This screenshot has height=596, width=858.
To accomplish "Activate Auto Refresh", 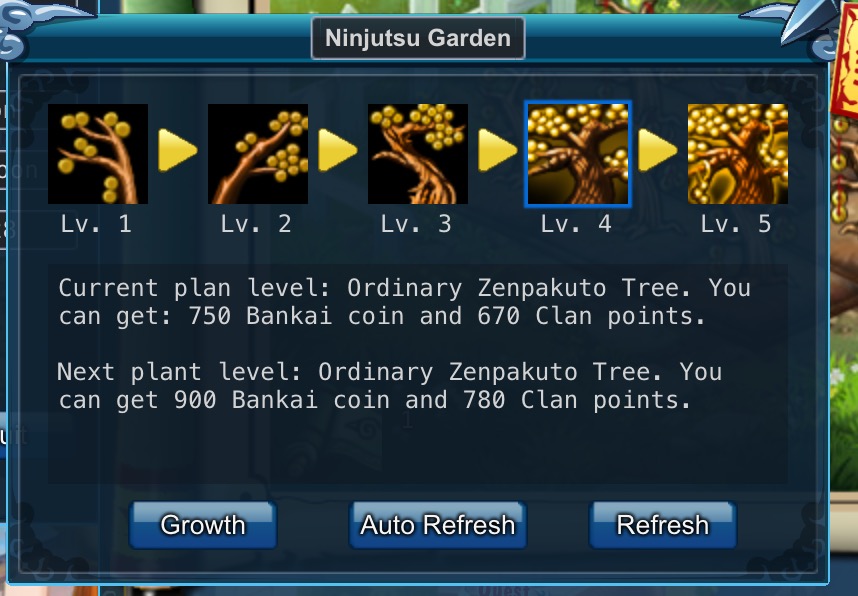I will tap(438, 525).
